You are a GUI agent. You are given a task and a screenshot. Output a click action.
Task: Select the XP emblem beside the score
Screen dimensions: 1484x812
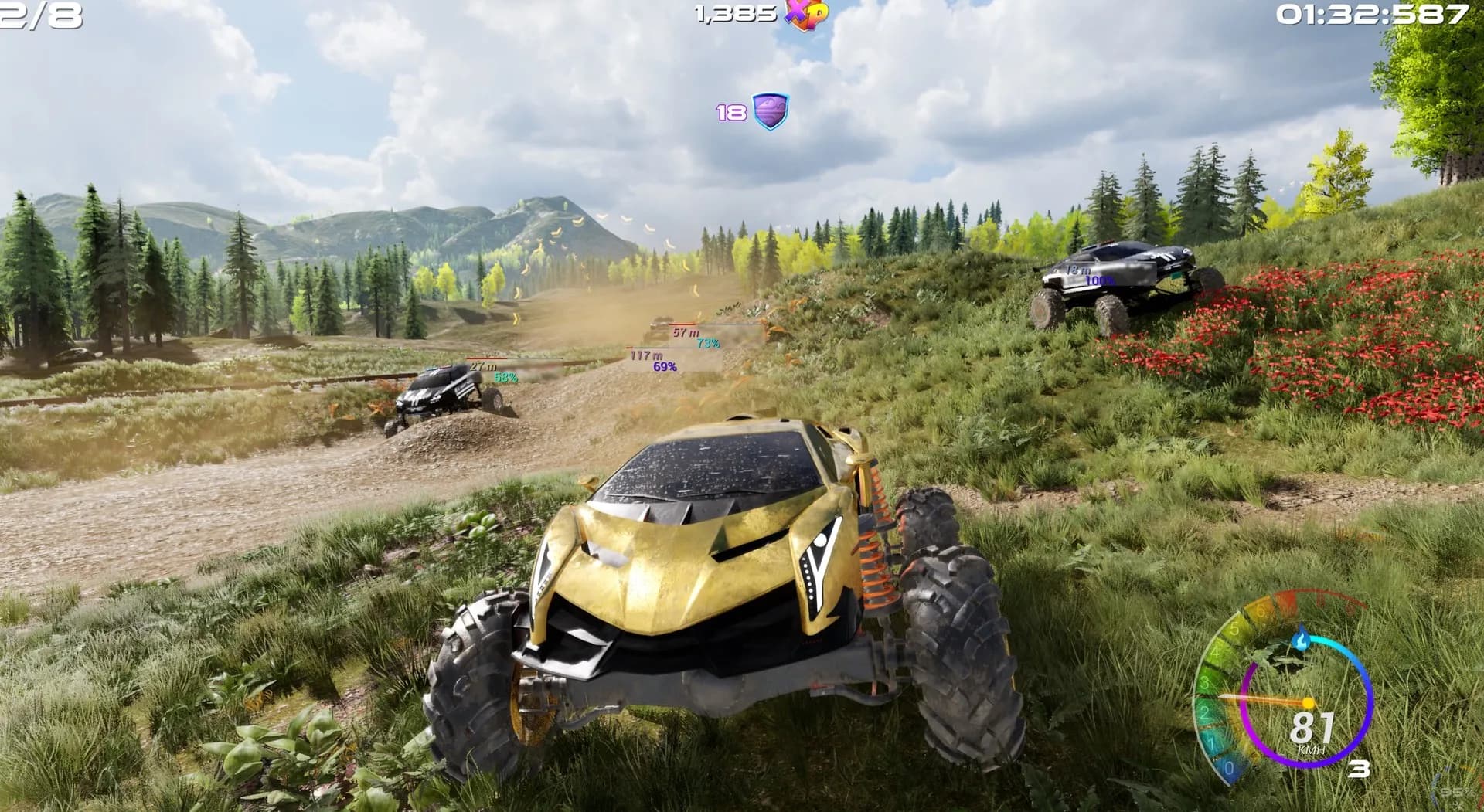pyautogui.click(x=806, y=13)
